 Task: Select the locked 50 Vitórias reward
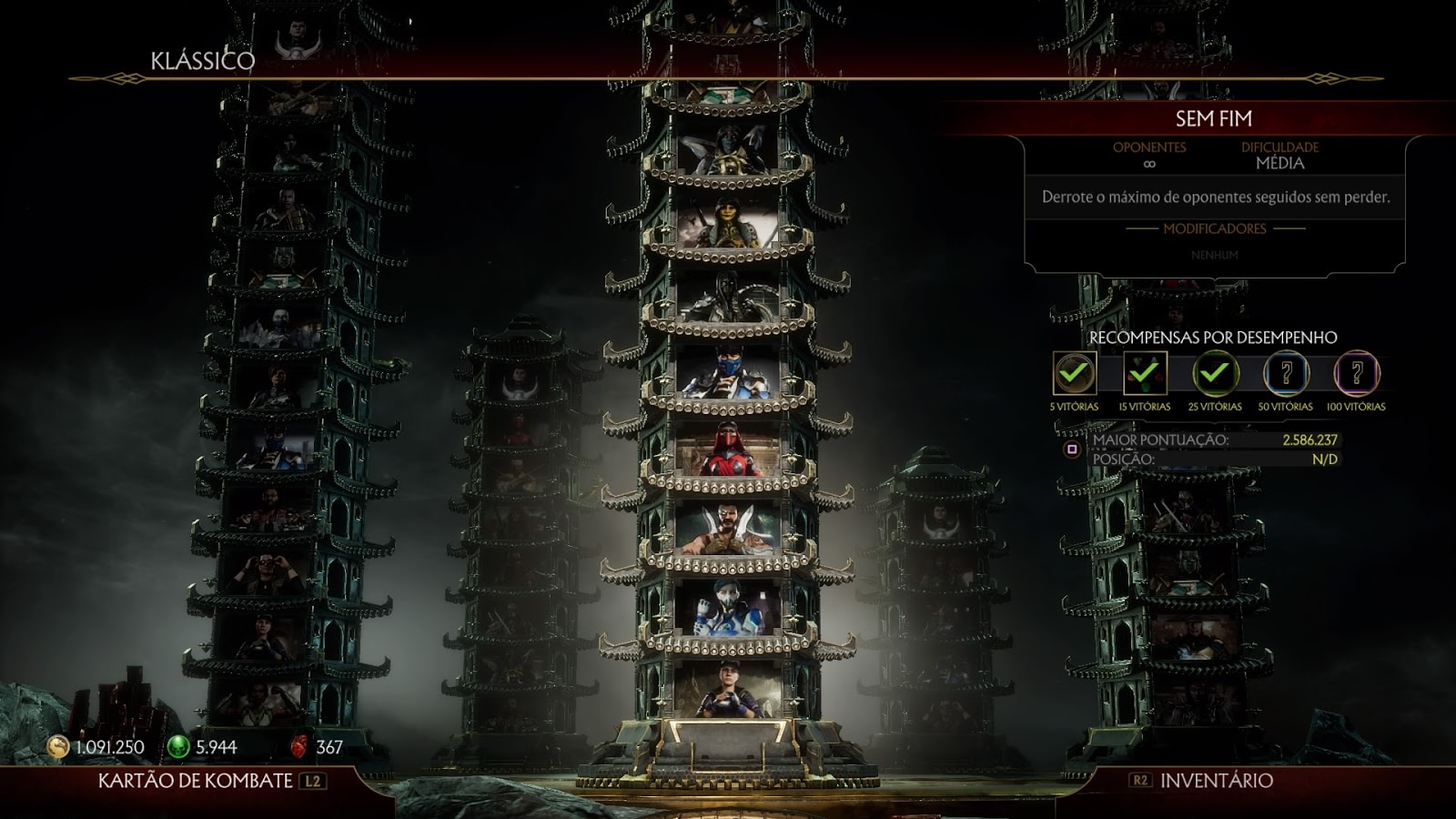click(1286, 373)
